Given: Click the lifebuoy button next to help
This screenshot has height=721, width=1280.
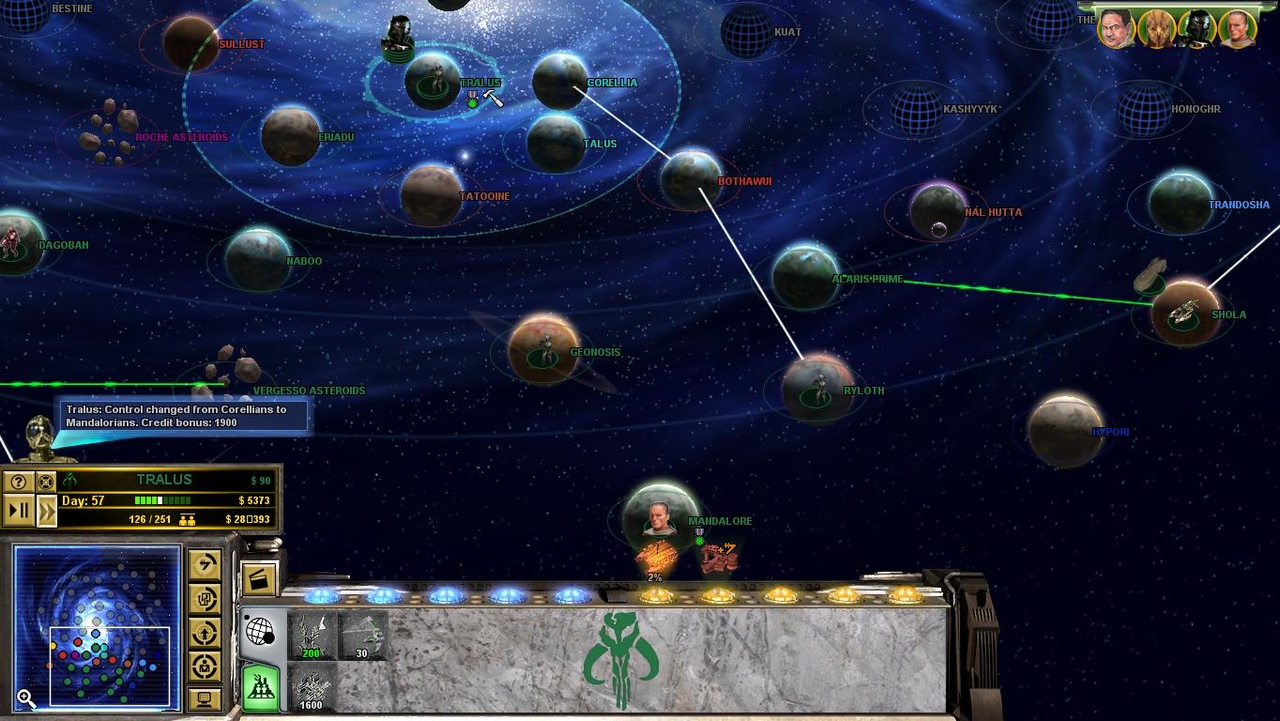Looking at the screenshot, I should 46,482.
